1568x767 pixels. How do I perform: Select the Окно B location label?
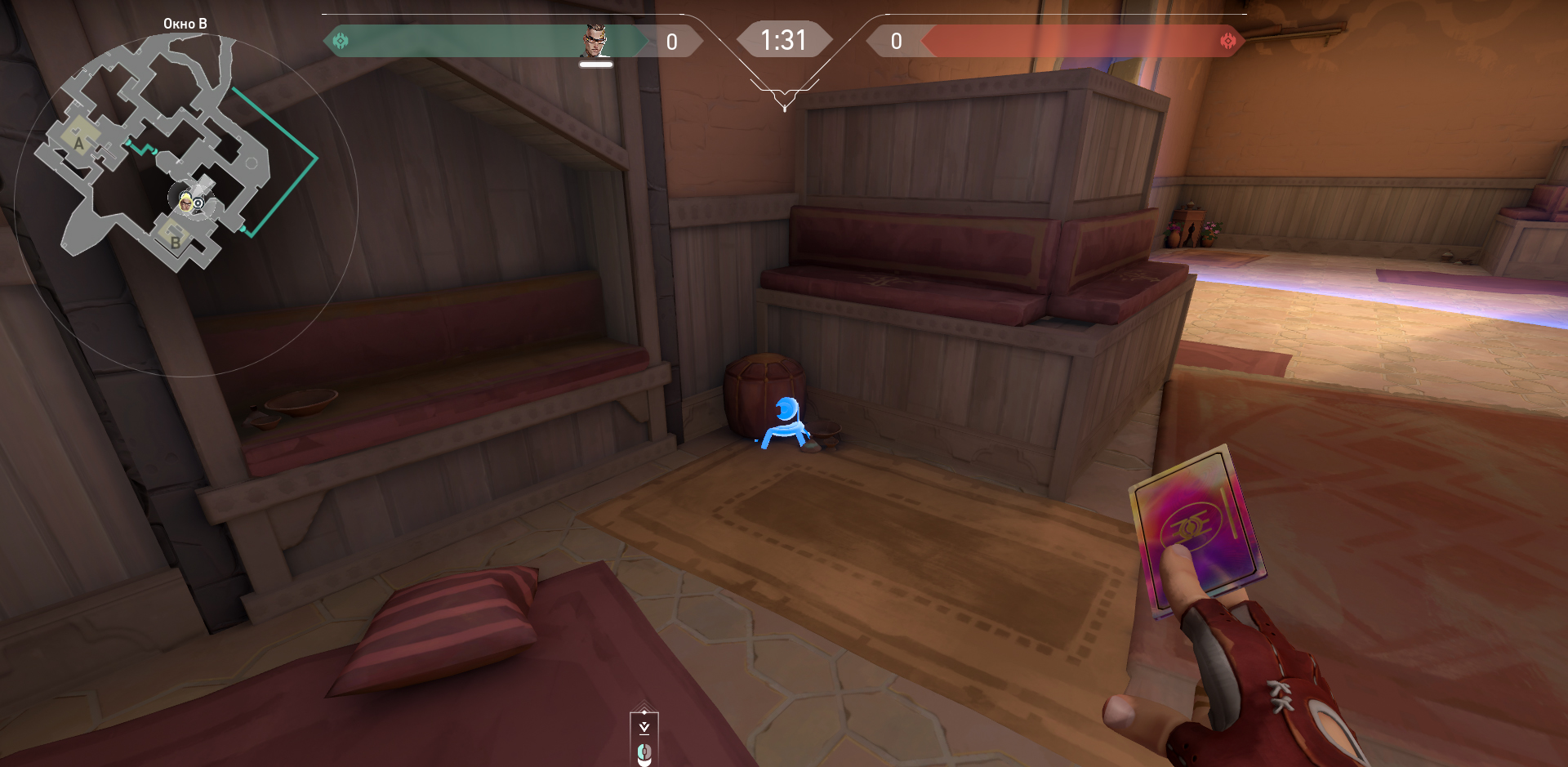pos(185,24)
